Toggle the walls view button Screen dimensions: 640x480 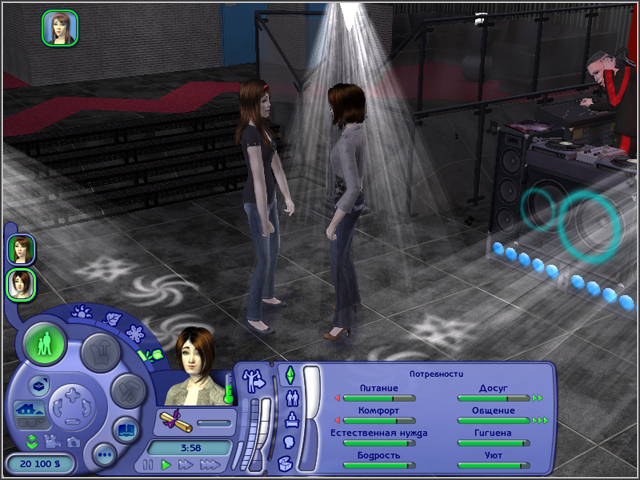pyautogui.click(x=28, y=408)
